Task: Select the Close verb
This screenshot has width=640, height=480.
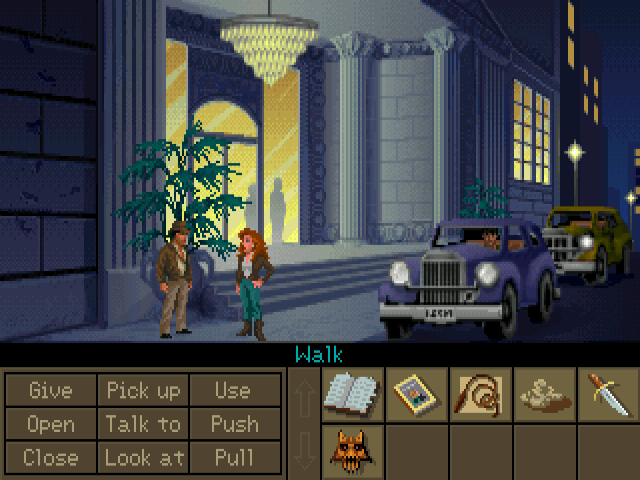Action: (51, 458)
